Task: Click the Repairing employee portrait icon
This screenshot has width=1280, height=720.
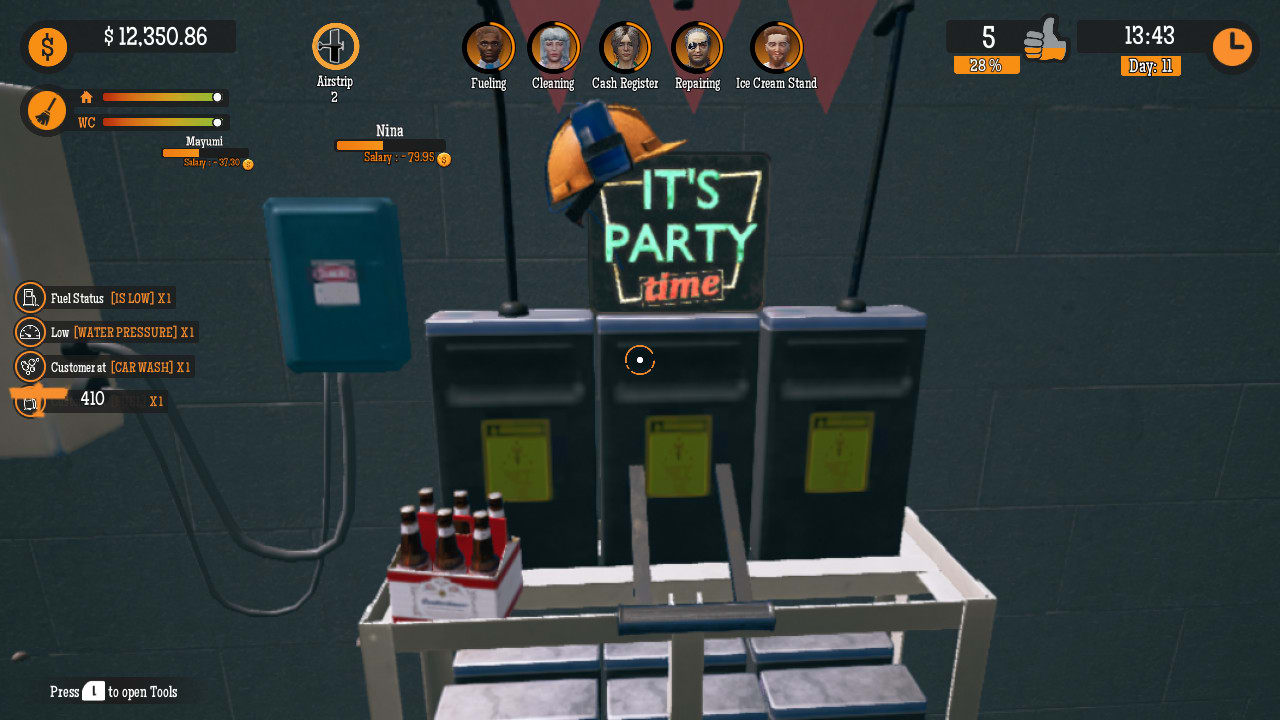Action: tap(697, 47)
